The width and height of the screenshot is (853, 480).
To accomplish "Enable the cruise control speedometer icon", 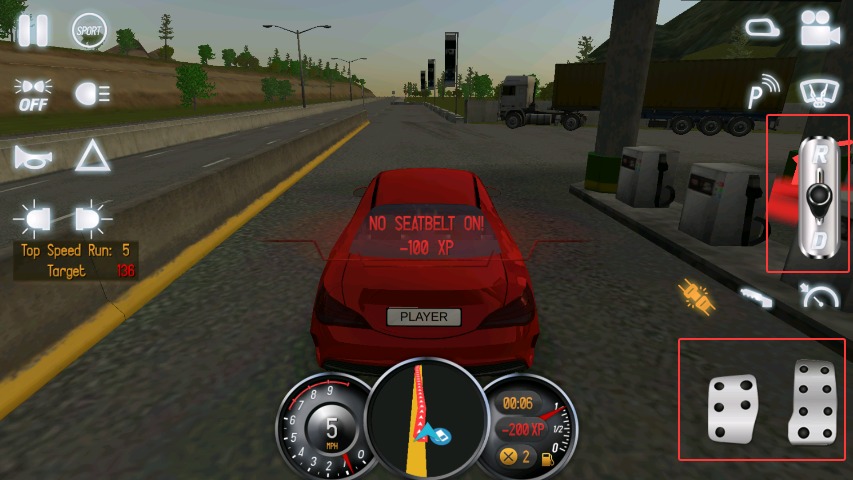I will tap(820, 295).
